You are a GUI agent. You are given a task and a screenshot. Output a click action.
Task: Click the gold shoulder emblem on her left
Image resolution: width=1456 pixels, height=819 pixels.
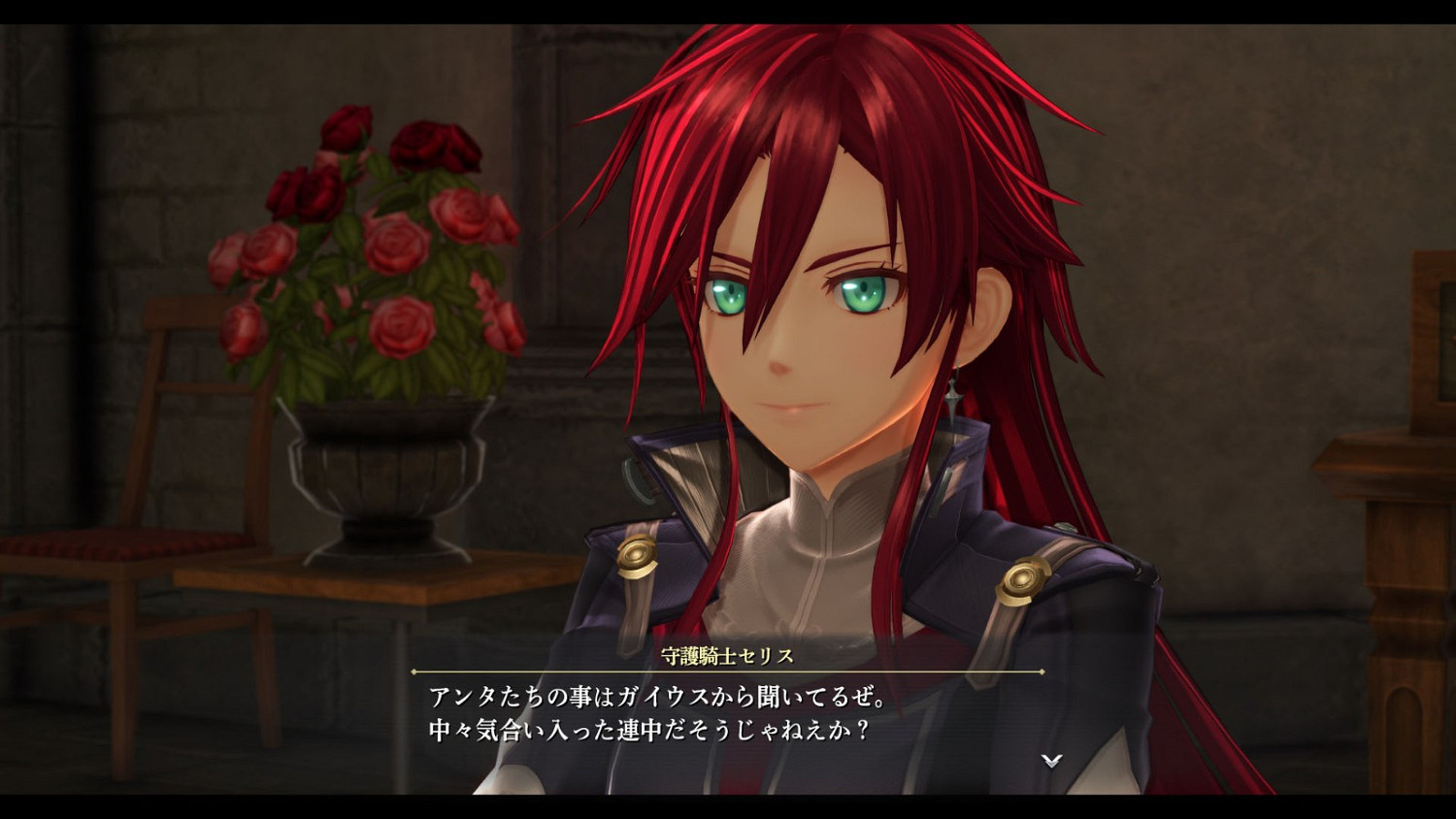pyautogui.click(x=1022, y=577)
